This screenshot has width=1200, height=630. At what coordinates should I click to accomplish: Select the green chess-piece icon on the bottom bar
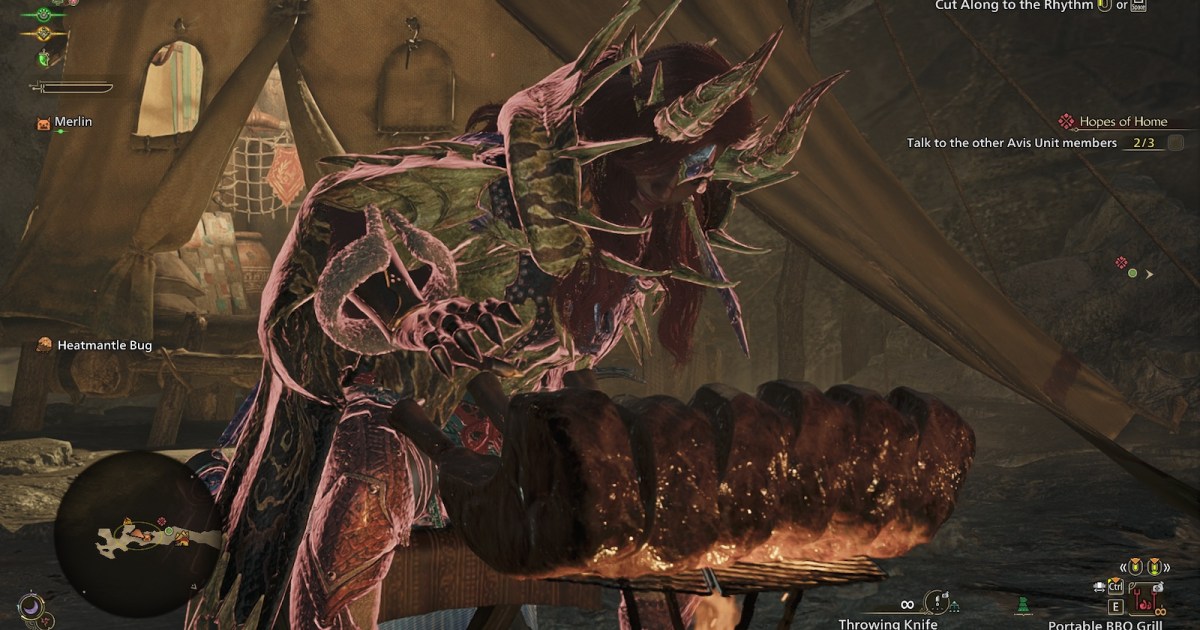[x=1022, y=605]
